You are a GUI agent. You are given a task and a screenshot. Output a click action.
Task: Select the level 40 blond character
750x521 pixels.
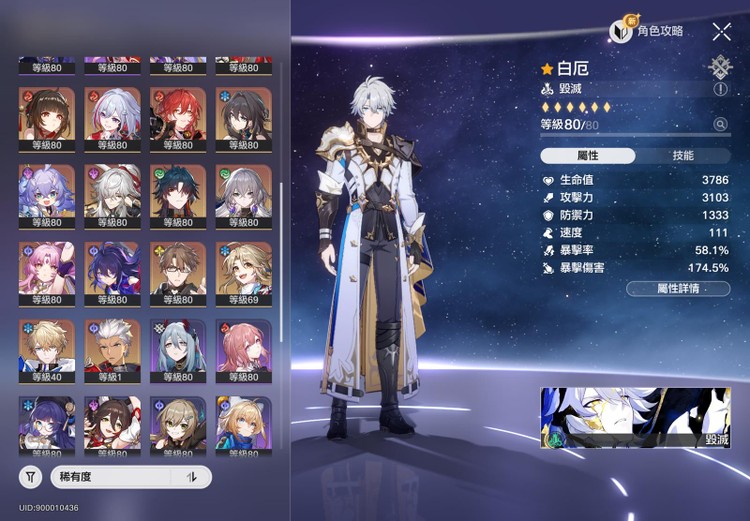[x=46, y=346]
